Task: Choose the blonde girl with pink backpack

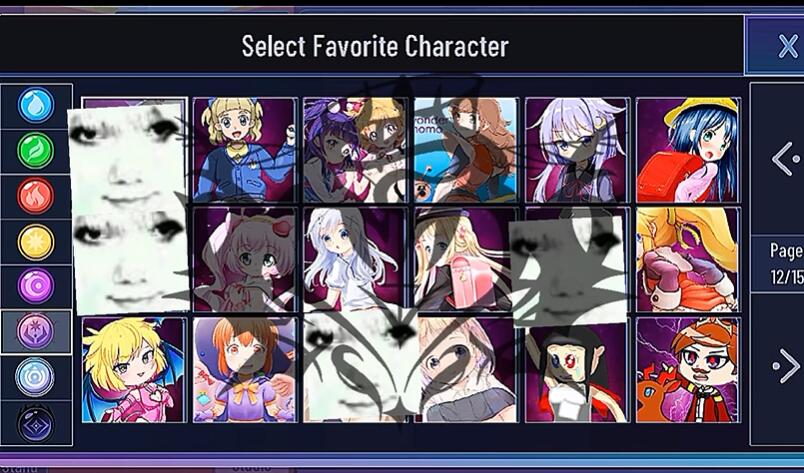Action: tap(465, 259)
